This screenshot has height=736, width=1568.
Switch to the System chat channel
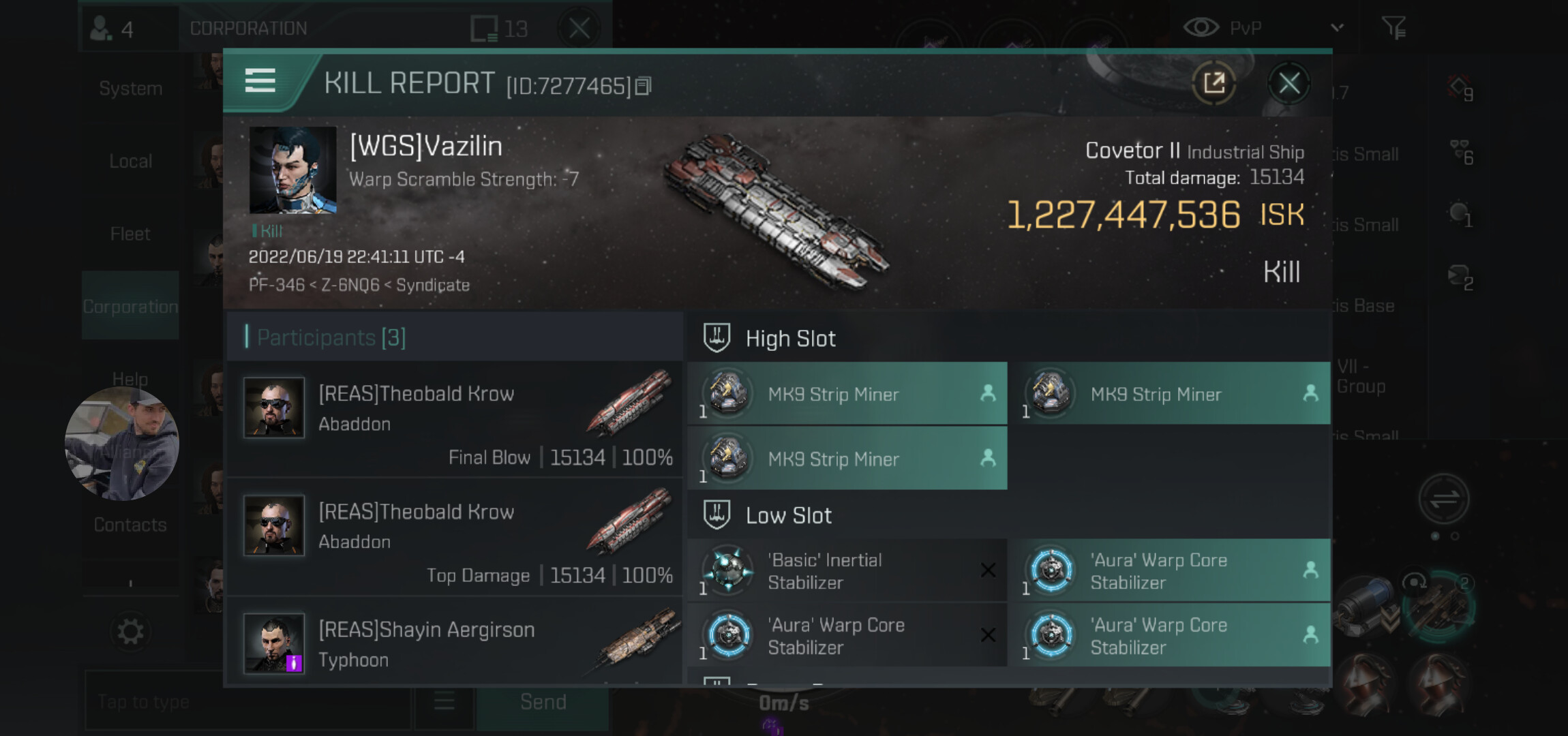click(x=130, y=89)
